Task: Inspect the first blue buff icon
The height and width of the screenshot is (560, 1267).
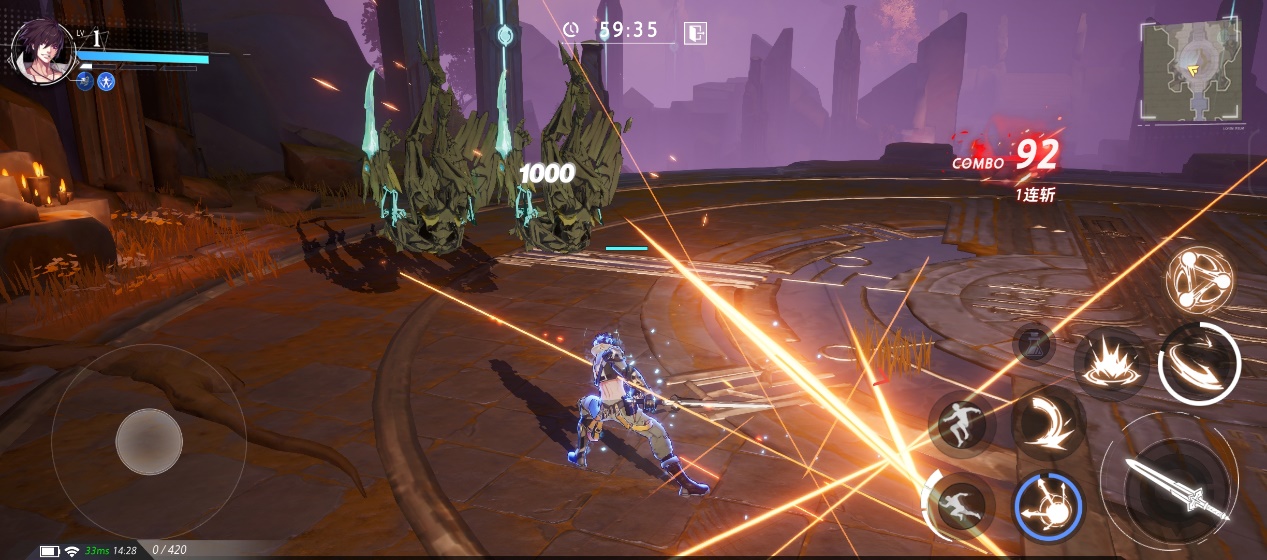Action: click(85, 82)
